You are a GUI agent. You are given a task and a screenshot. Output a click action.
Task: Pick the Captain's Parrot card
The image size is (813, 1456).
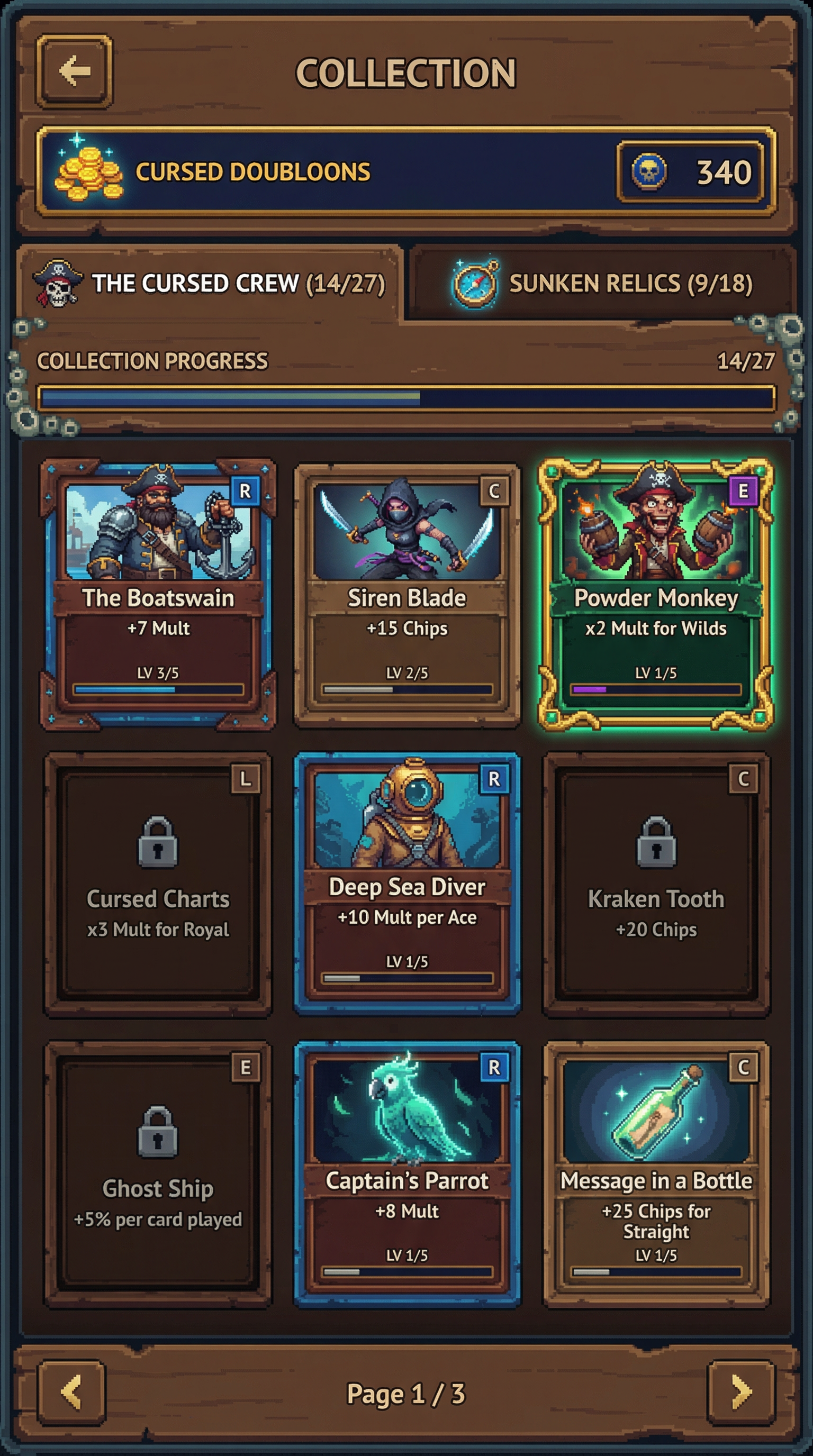point(406,1173)
